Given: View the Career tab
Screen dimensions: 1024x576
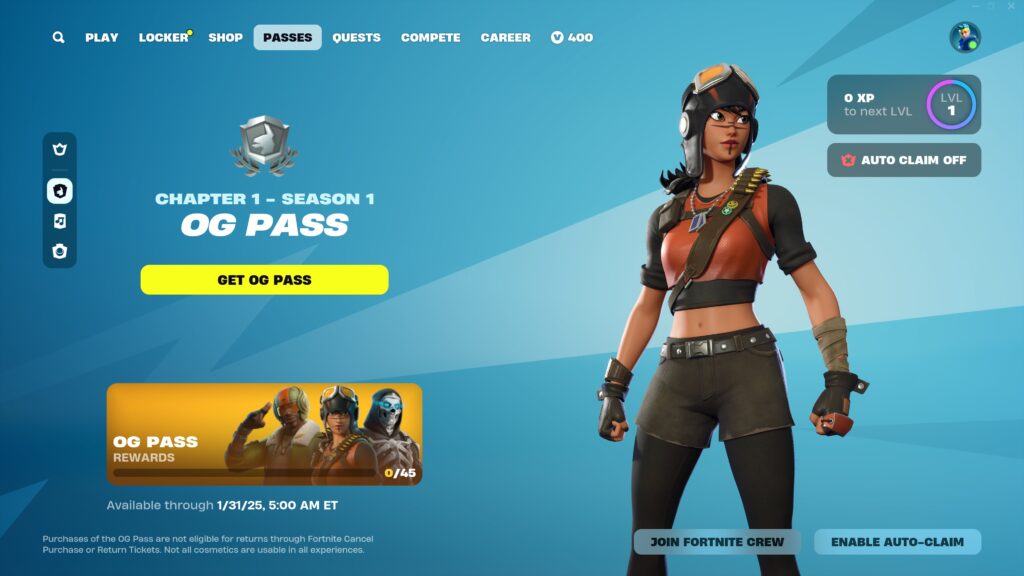Looking at the screenshot, I should click(505, 38).
